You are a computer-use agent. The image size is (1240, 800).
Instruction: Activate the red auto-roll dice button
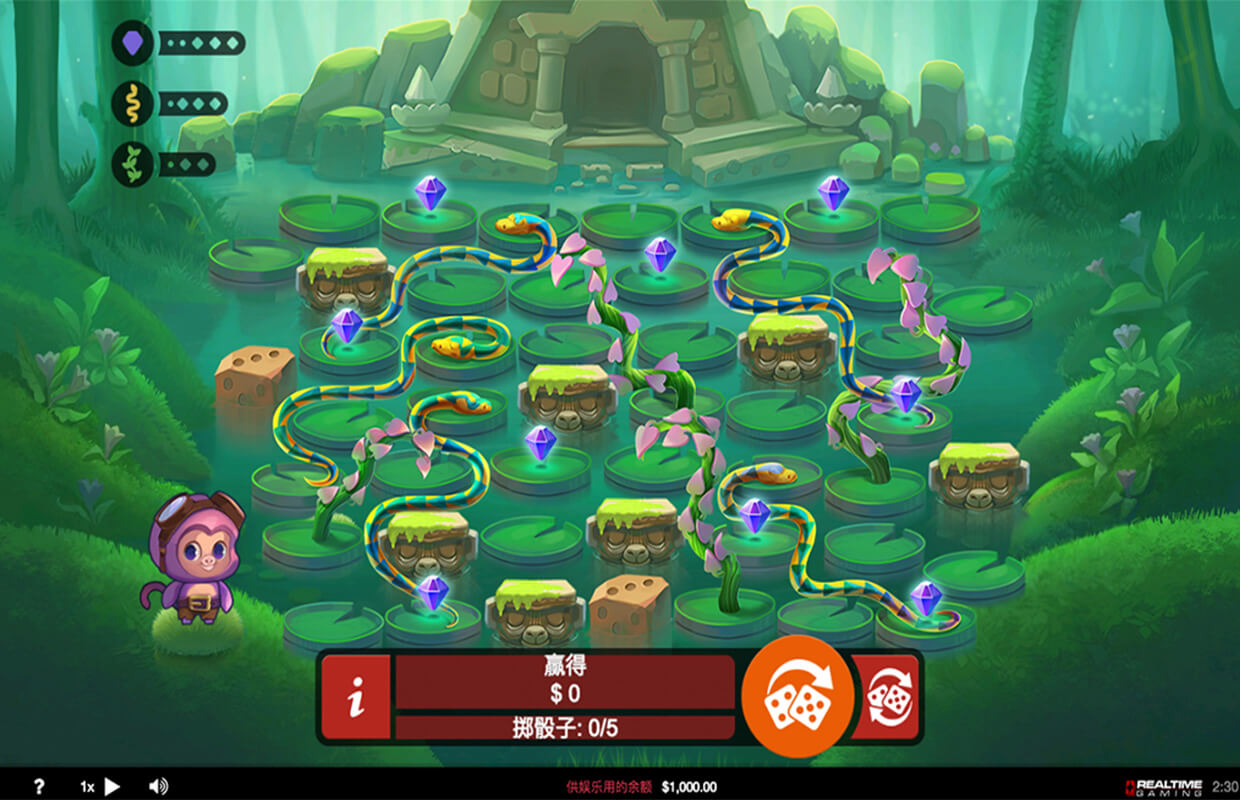click(x=885, y=697)
